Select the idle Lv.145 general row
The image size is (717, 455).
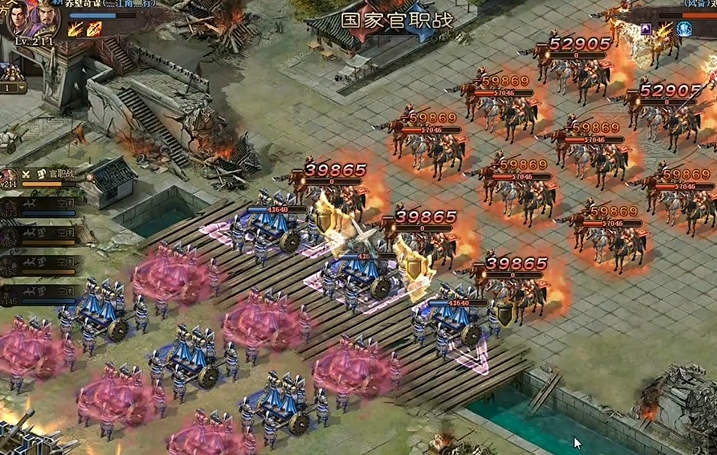[38, 293]
